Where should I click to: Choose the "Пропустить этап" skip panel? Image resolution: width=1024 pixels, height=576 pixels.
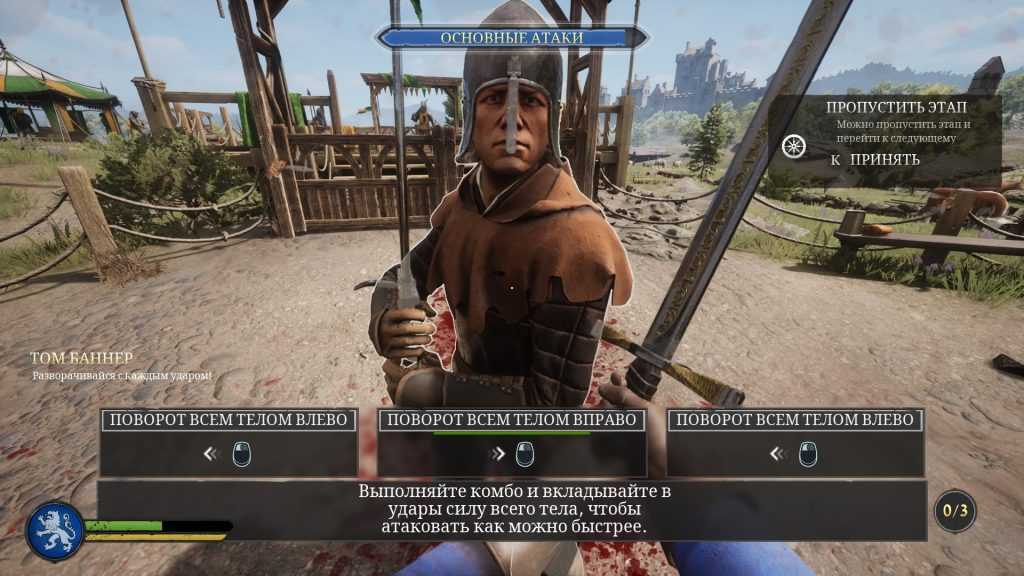tap(898, 132)
